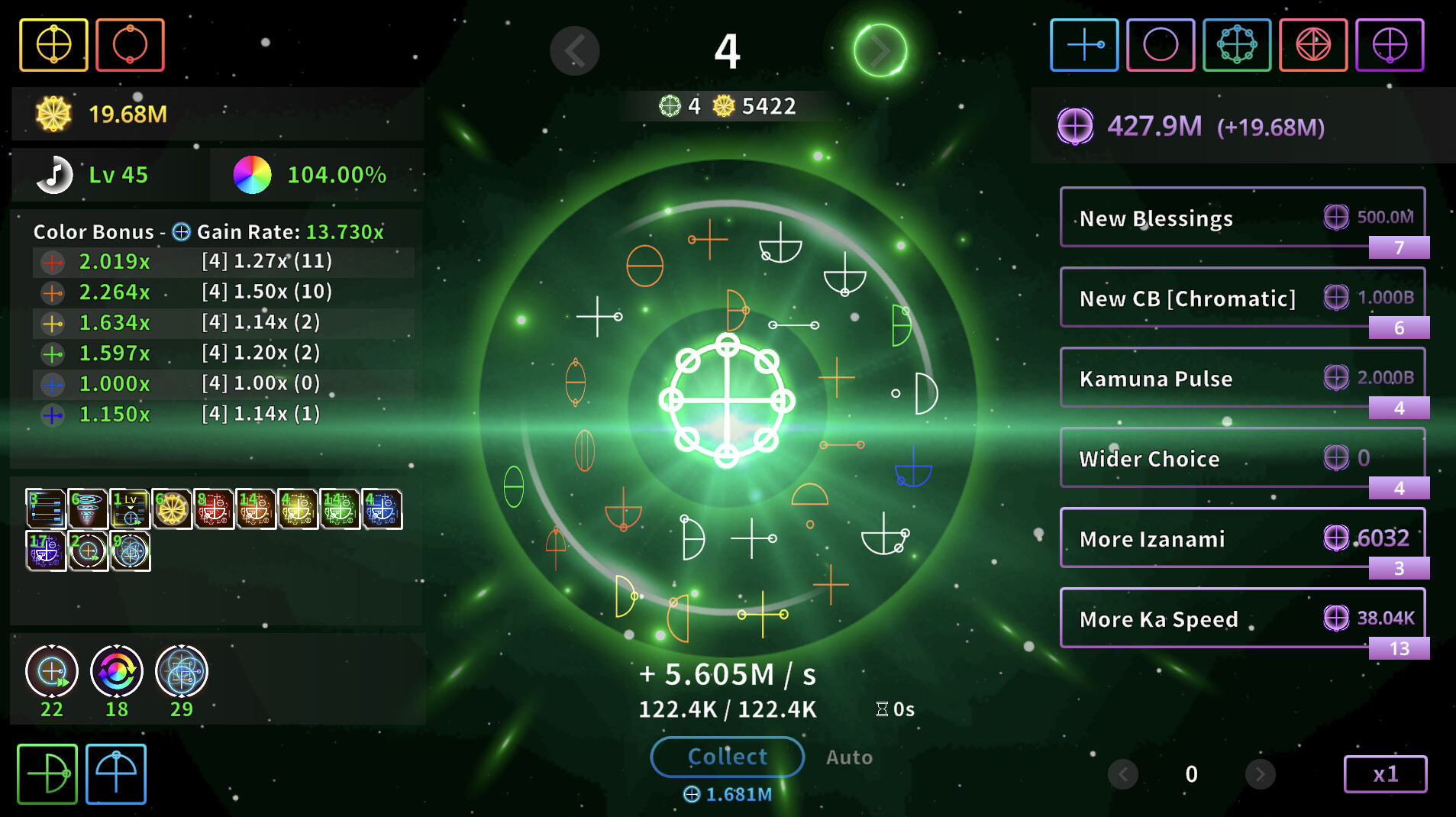Viewport: 1456px width, 817px height.
Task: Select the teal ringed-cross sigil at top right
Action: (x=1237, y=44)
